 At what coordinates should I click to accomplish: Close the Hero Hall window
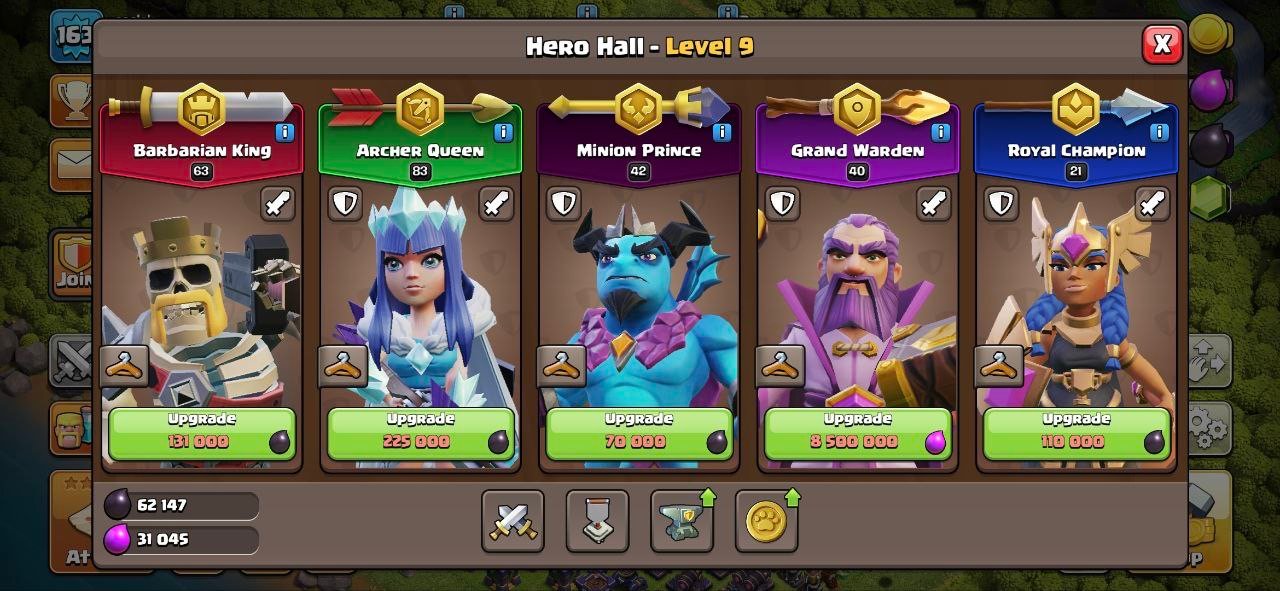1161,44
